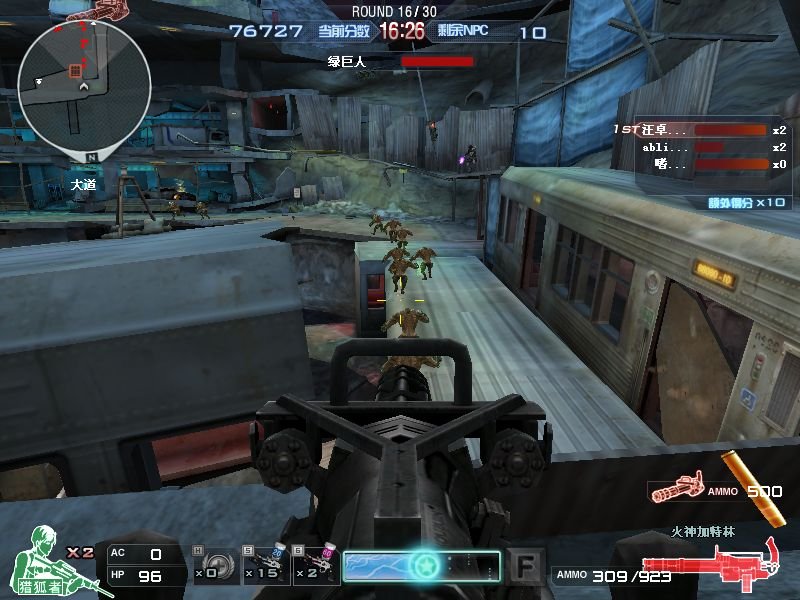Switch to the small minigun icon with 500 ammo
800x600 pixels.
(676, 490)
